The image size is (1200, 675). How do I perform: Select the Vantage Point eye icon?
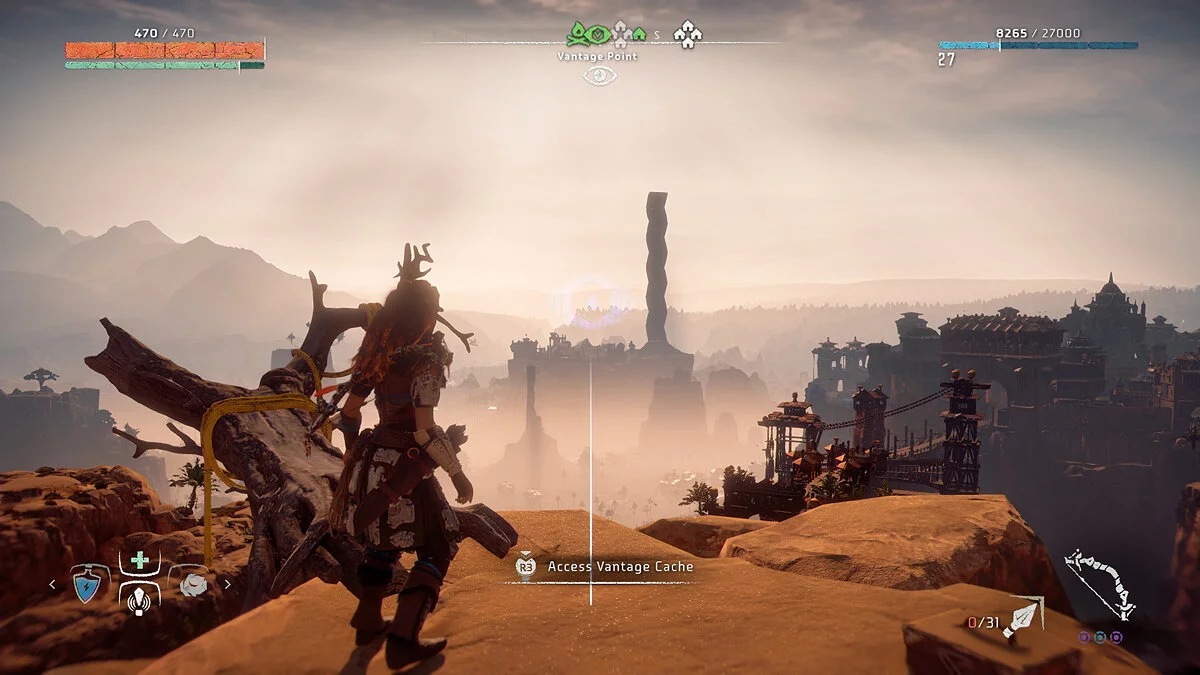coord(599,75)
